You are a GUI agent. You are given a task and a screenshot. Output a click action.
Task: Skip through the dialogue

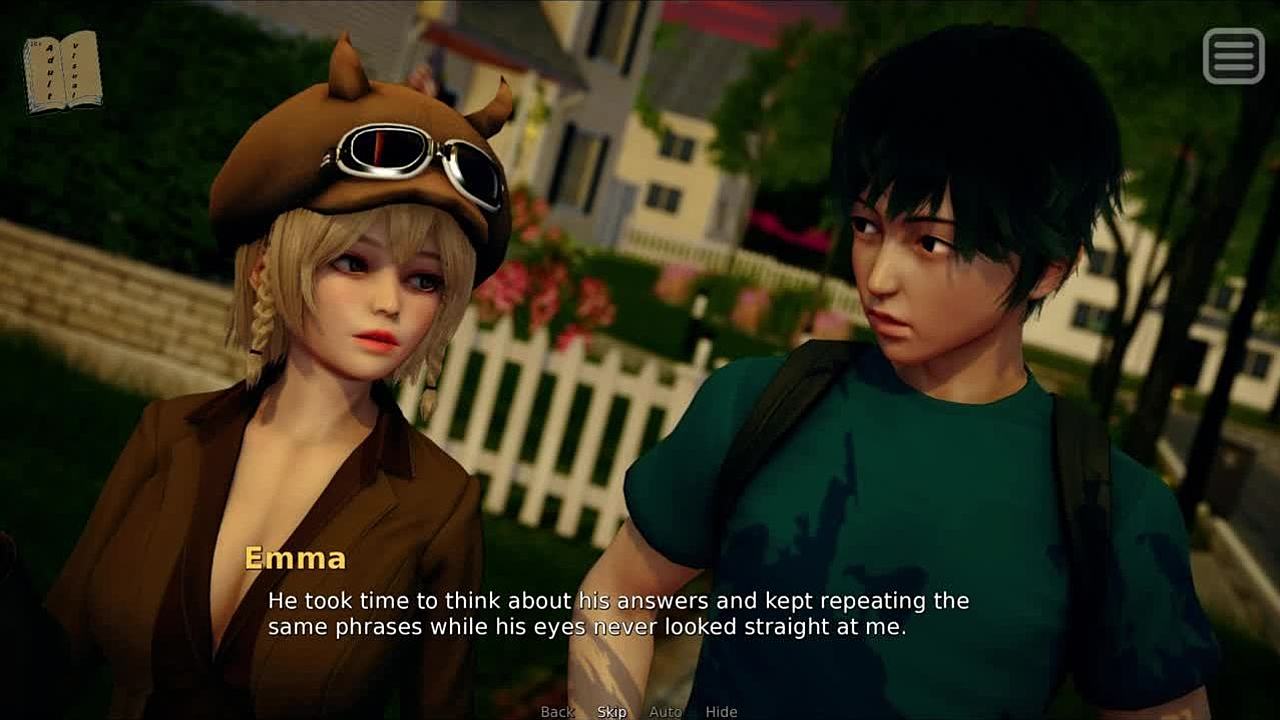[x=612, y=712]
